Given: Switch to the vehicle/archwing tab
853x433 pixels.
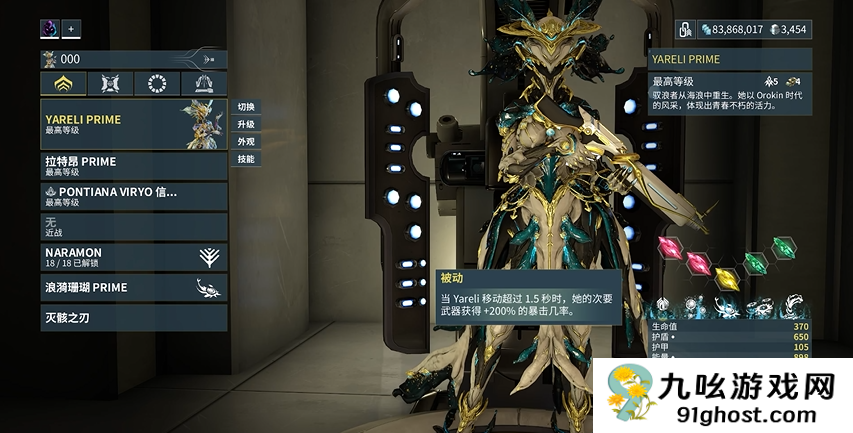Looking at the screenshot, I should [204, 84].
